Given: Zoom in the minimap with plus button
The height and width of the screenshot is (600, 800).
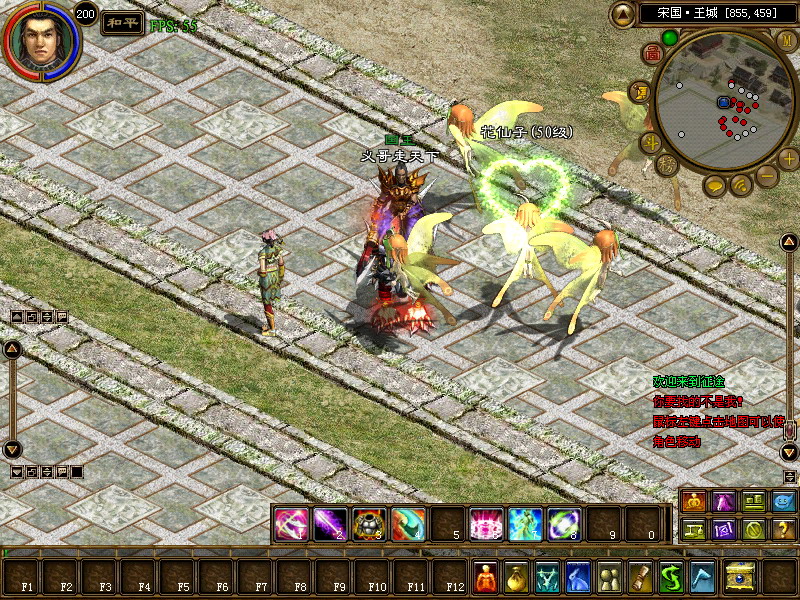Looking at the screenshot, I should coord(788,158).
